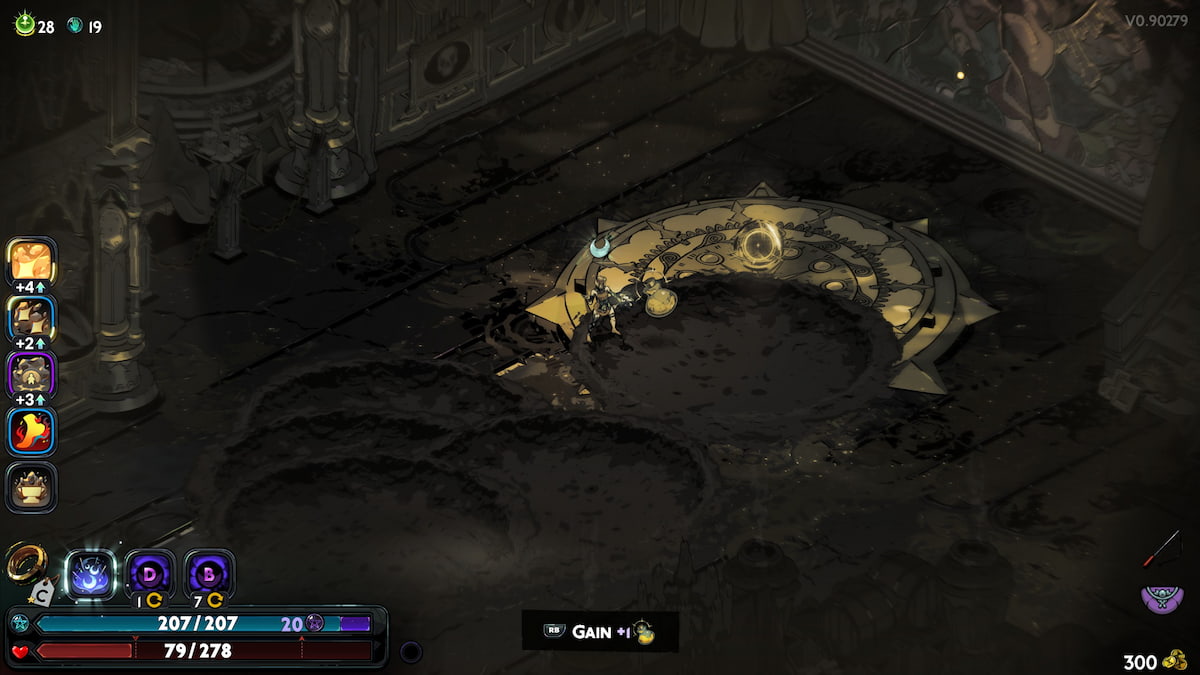Select the grey crown-and-anvil boon icon
Viewport: 1200px width, 675px height.
pyautogui.click(x=32, y=487)
